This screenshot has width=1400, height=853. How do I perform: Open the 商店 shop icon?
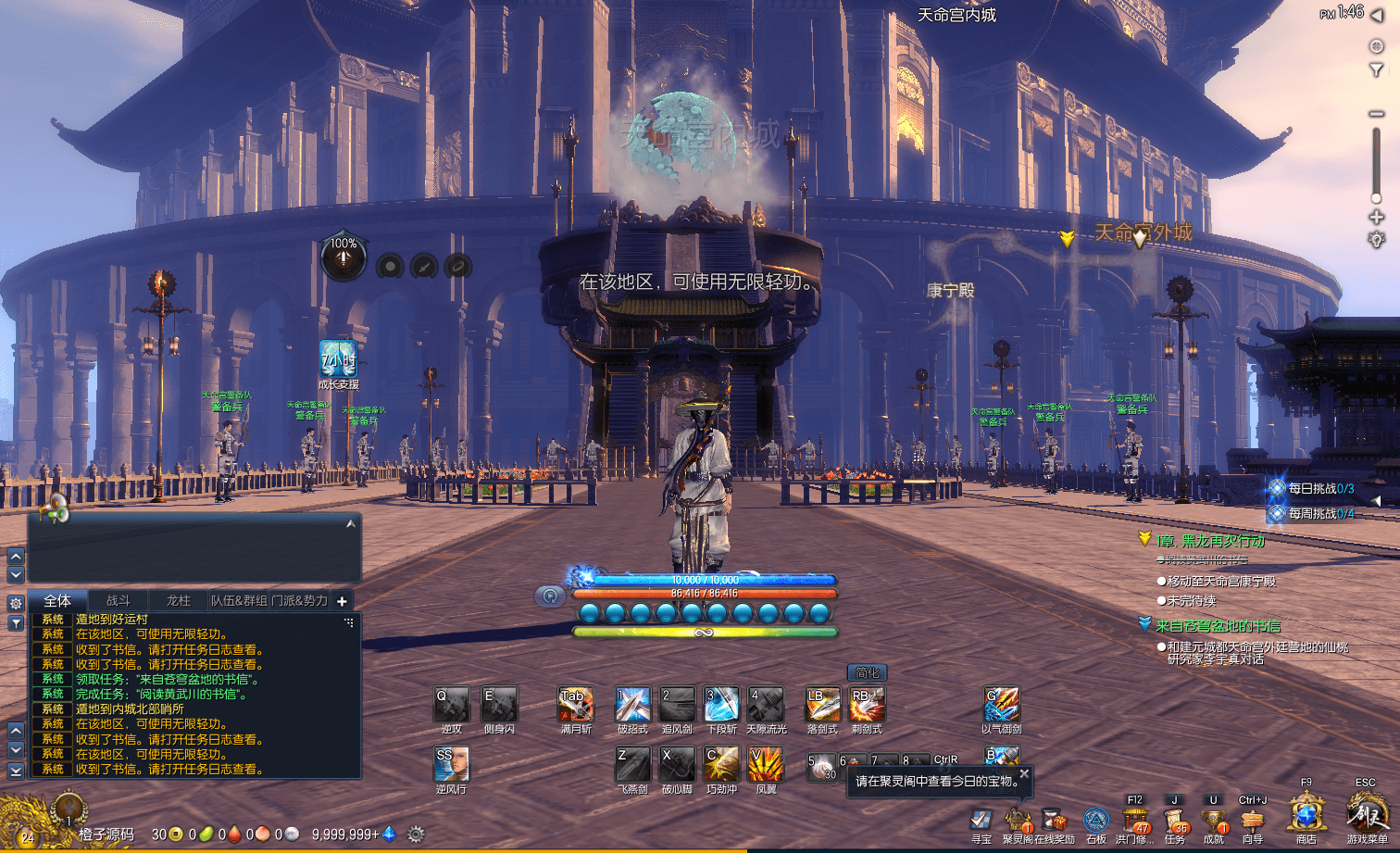click(x=1306, y=816)
